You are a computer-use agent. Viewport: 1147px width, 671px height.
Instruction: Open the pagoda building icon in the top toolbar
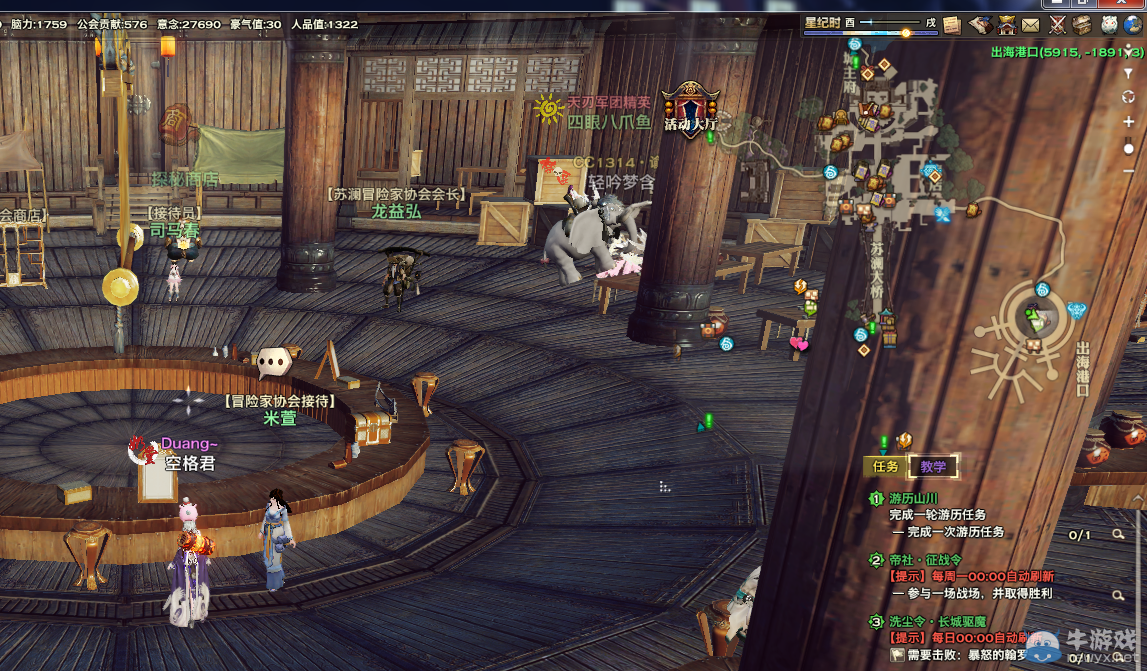coord(1006,25)
